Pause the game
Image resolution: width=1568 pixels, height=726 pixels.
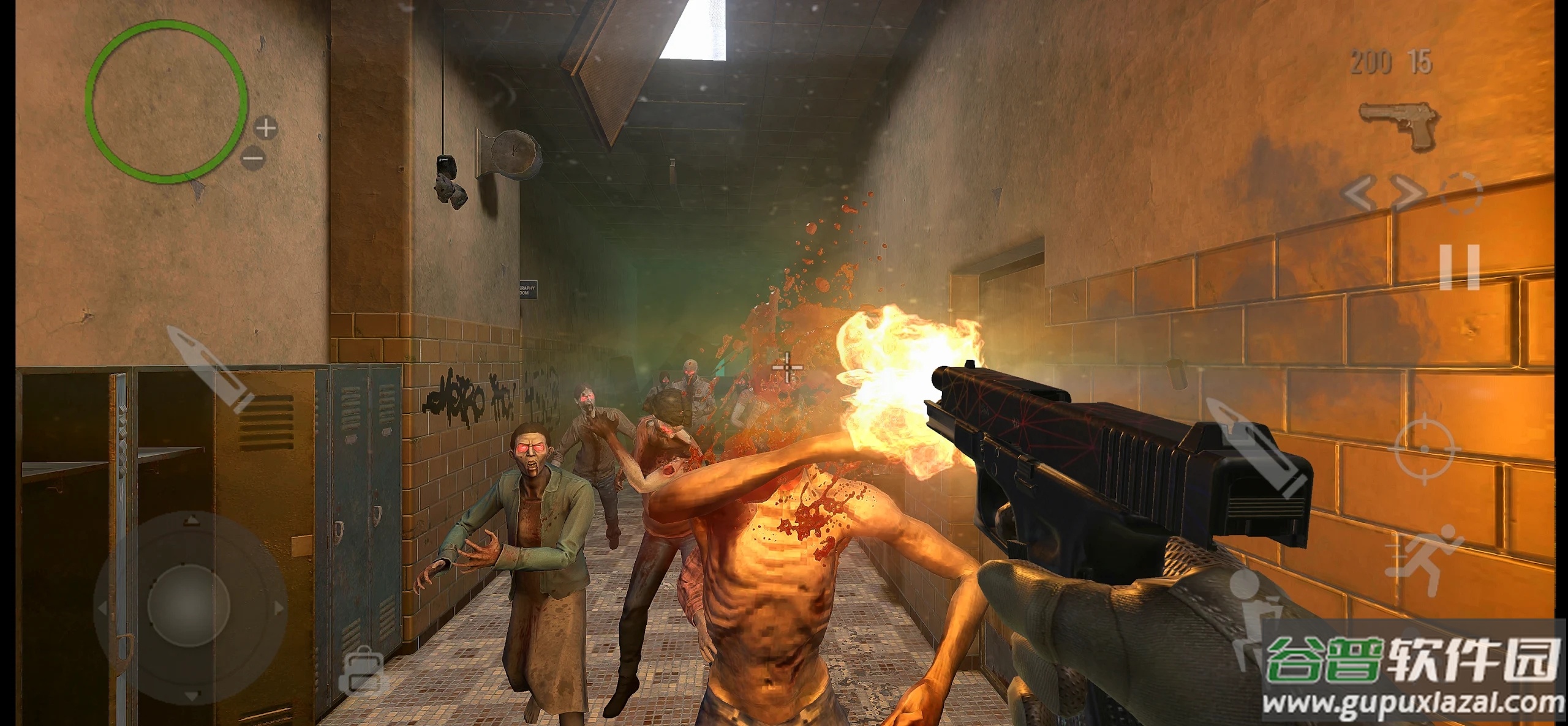(x=1460, y=268)
